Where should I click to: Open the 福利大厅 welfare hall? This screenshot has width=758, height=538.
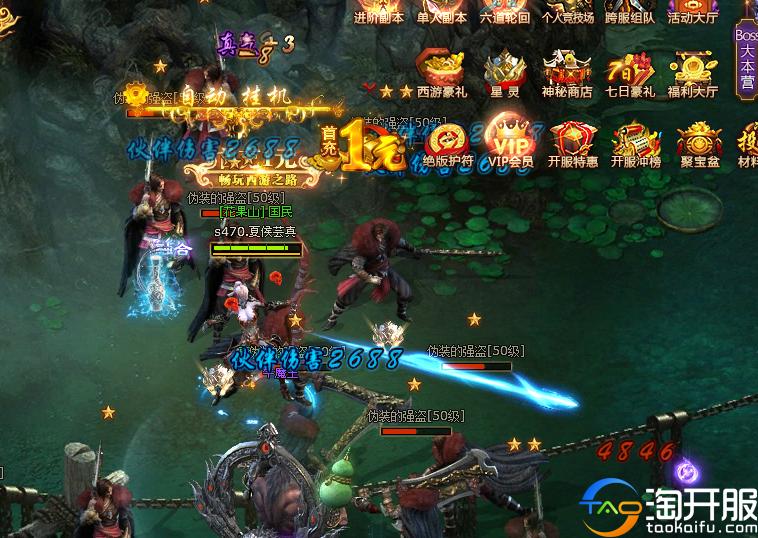(693, 74)
